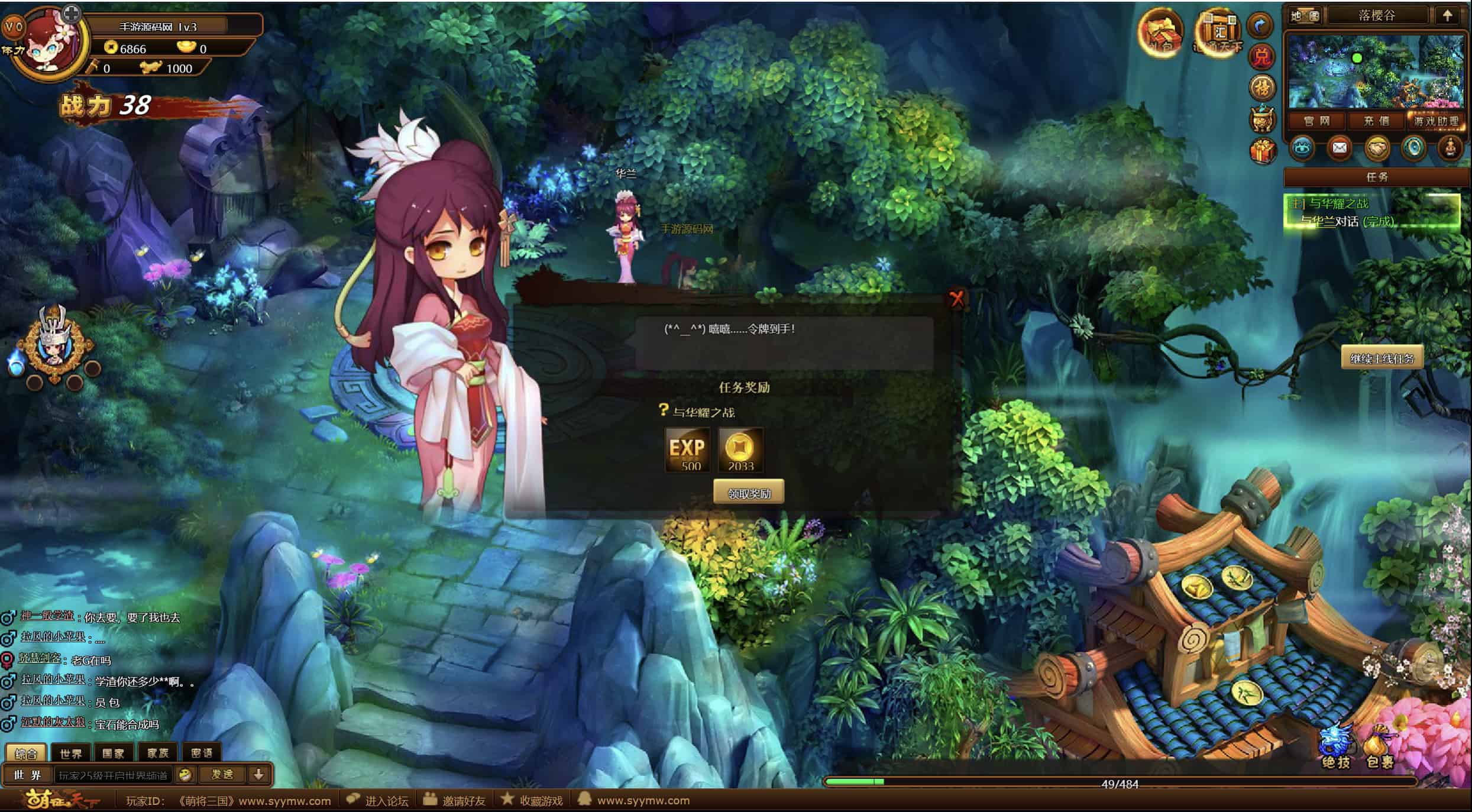This screenshot has width=1472, height=812.
Task: Continue the main quest (继续主线任务)
Action: tap(1382, 358)
